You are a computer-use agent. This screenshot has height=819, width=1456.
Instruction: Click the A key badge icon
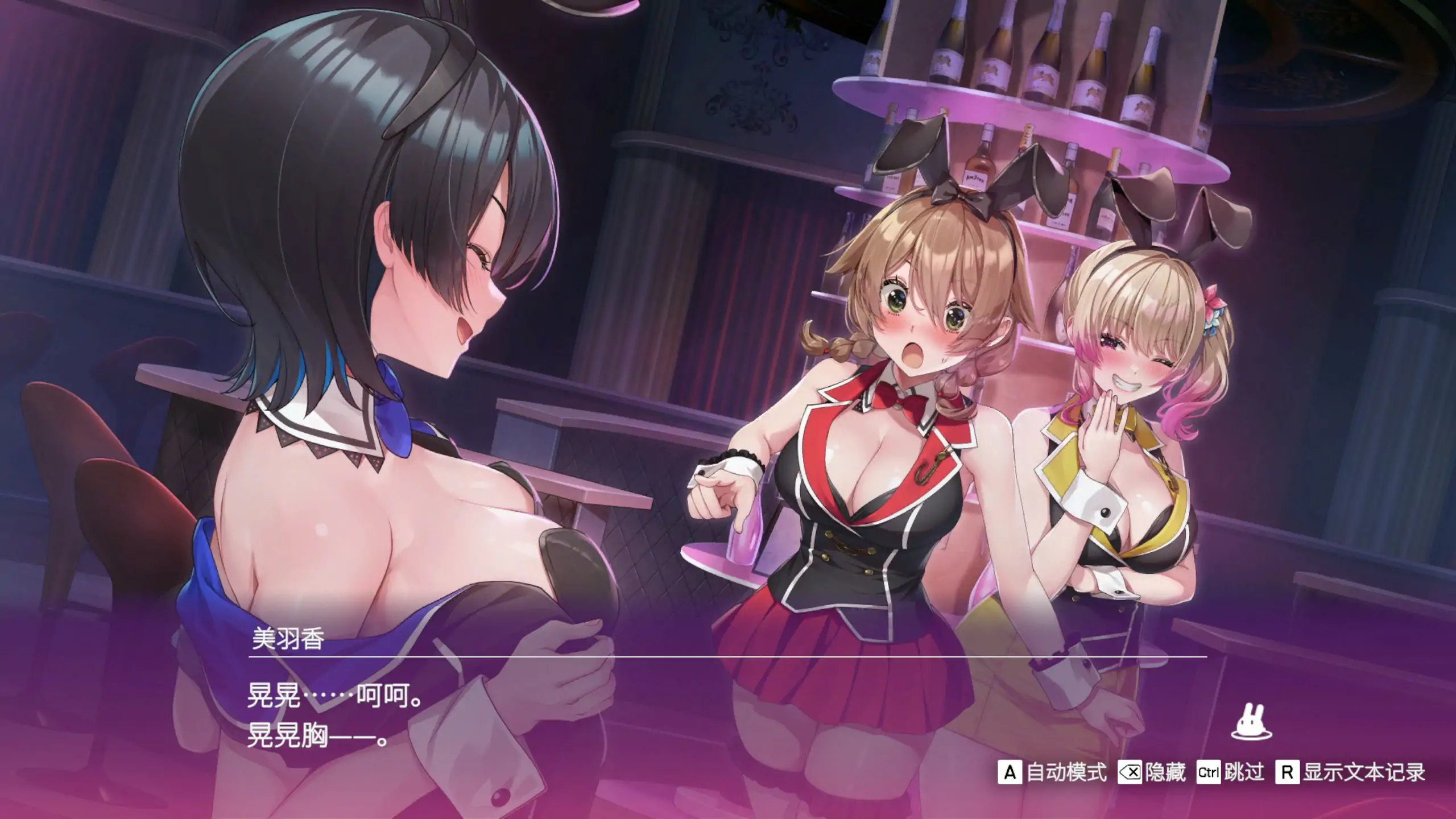(1010, 772)
